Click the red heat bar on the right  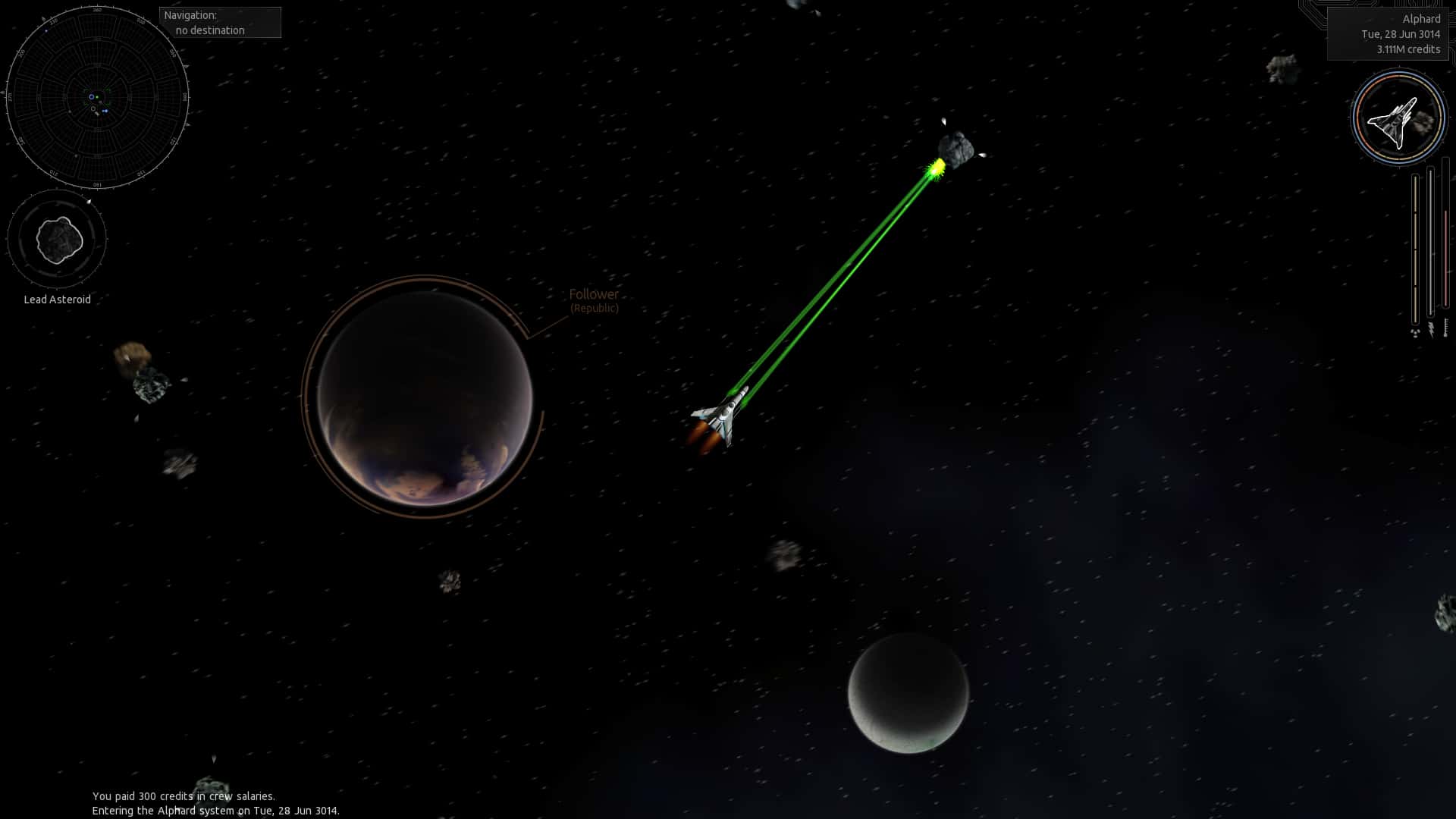(x=1446, y=258)
